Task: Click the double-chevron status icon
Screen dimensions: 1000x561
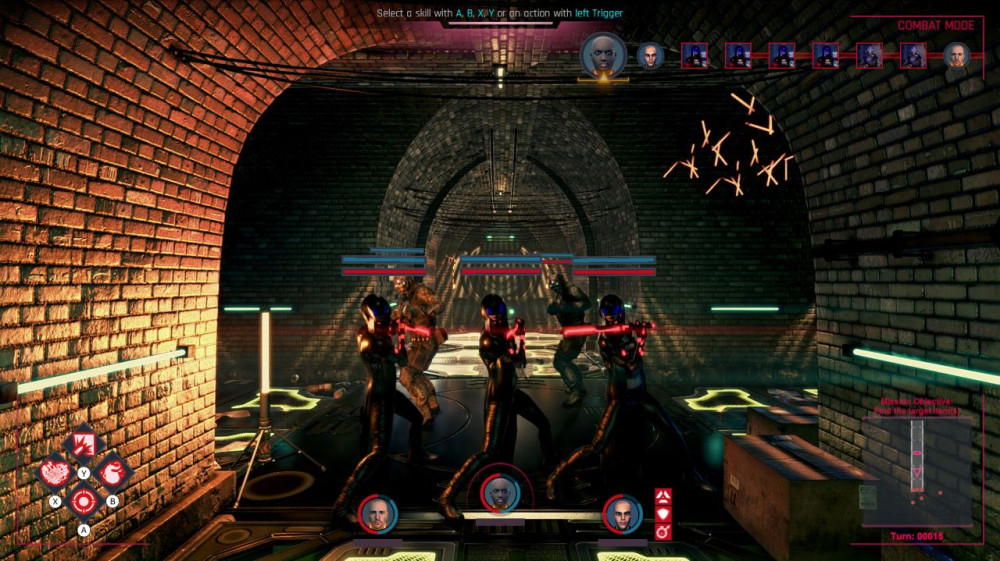Action: (663, 496)
